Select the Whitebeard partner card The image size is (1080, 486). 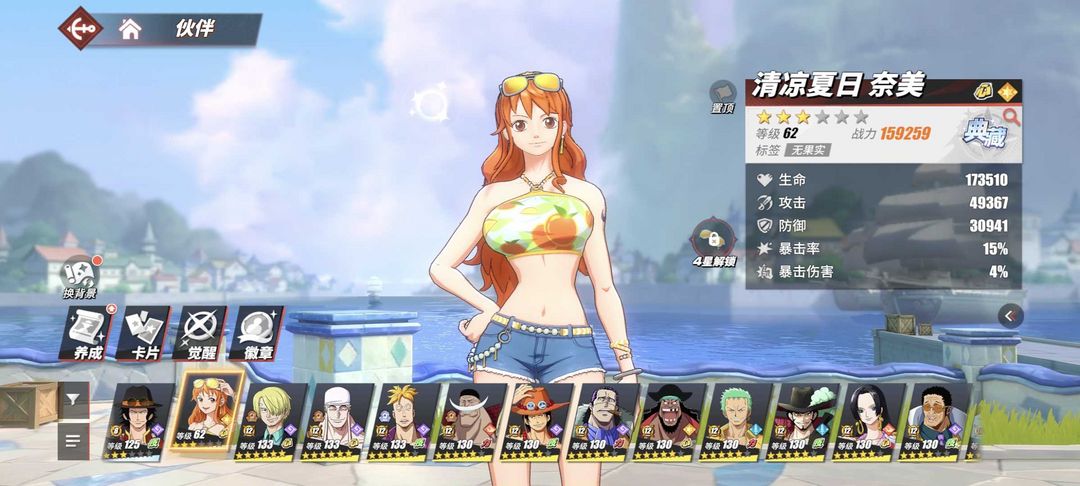472,420
